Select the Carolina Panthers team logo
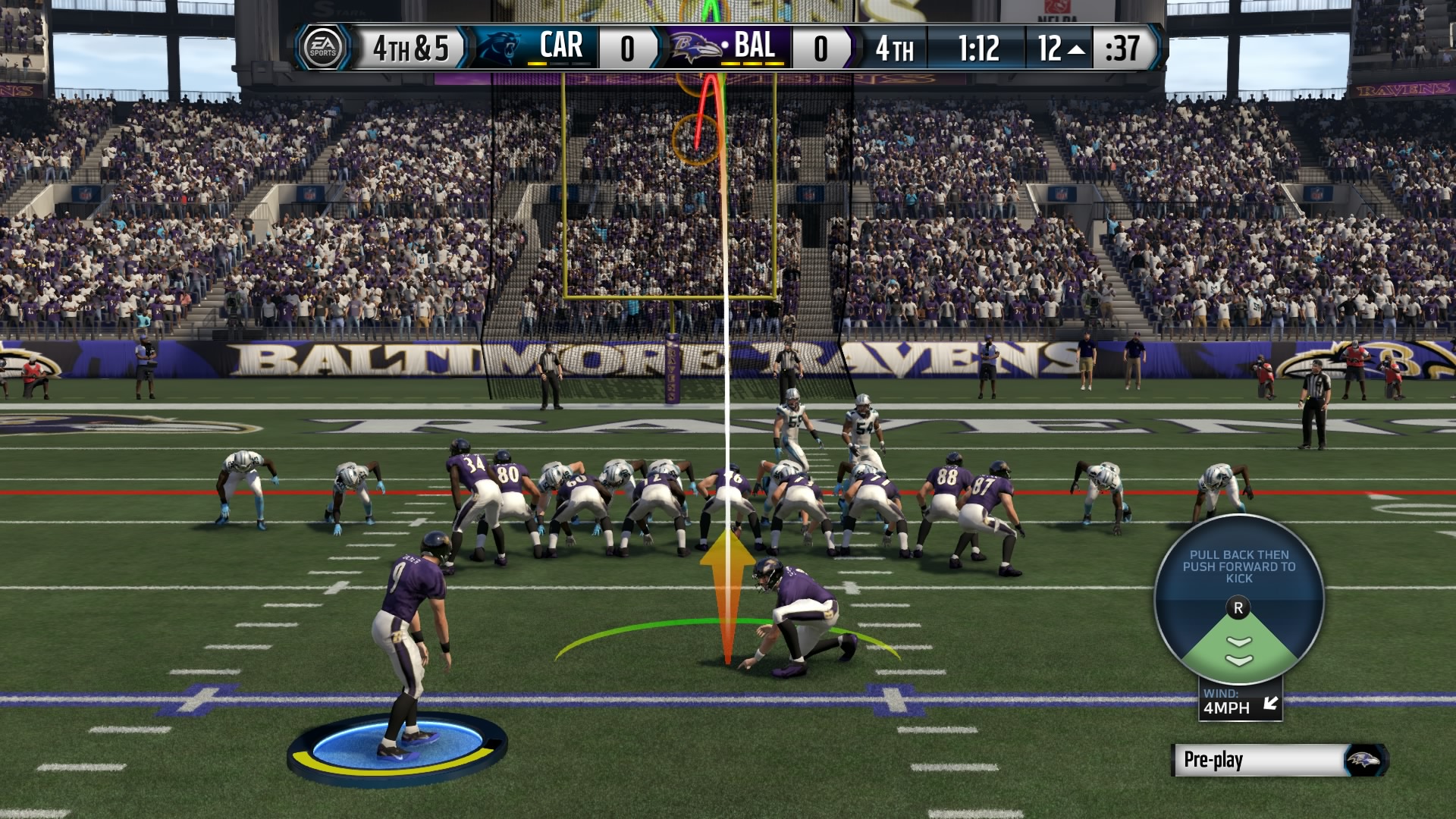The image size is (1456, 819). coord(497,47)
